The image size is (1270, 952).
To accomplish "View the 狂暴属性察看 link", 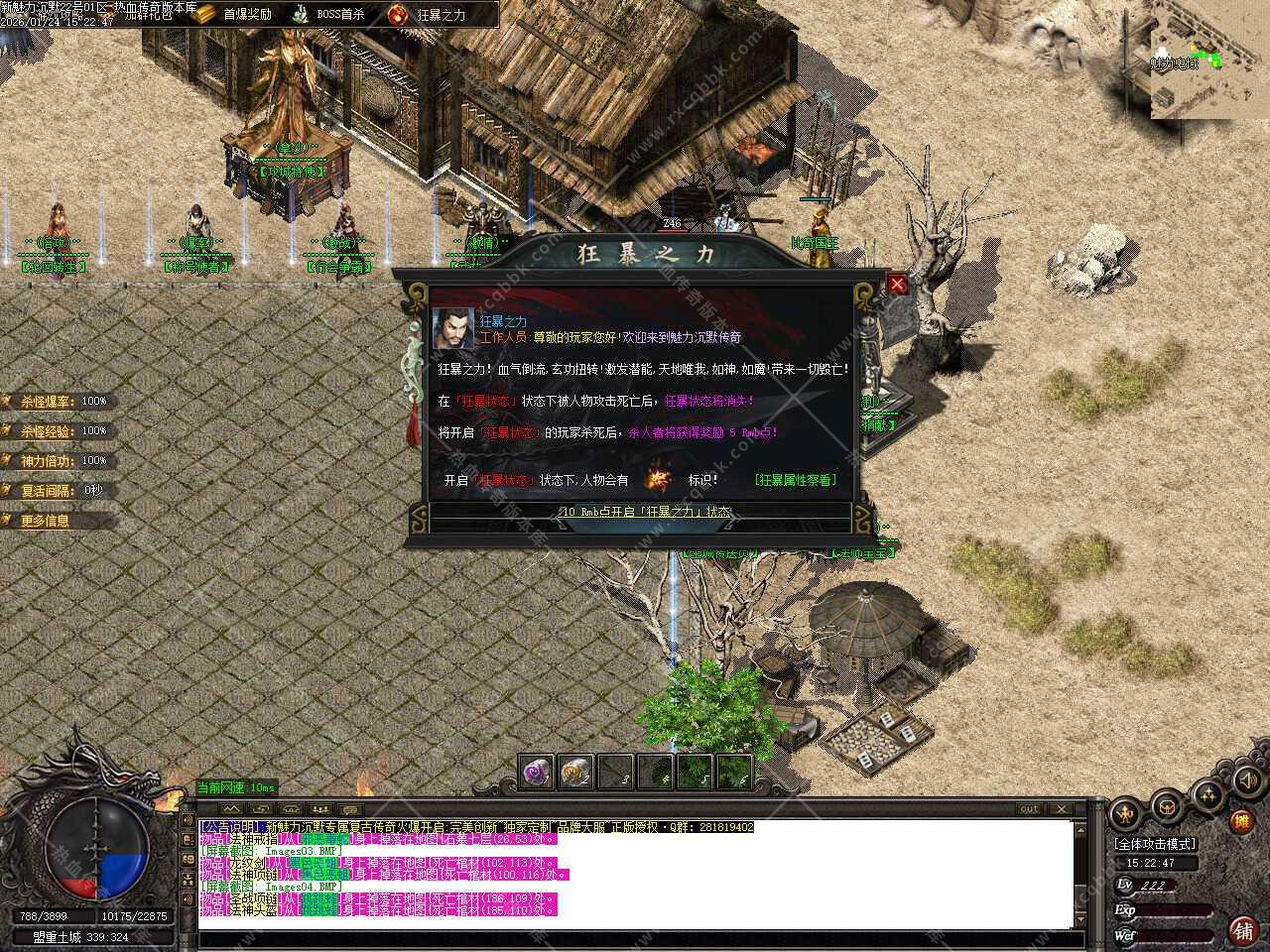I will (x=795, y=480).
